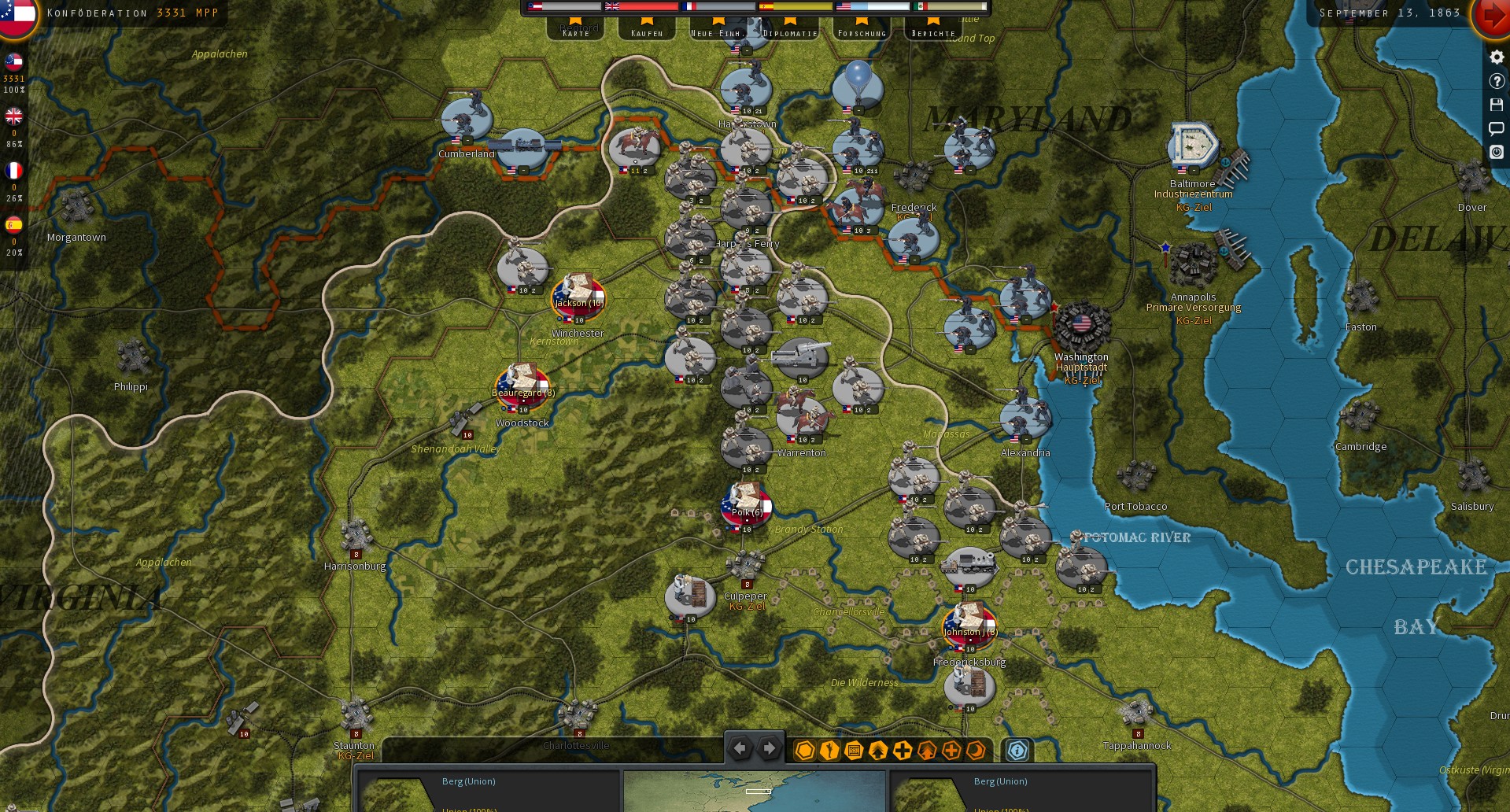
Task: Click the power exit icon
Action: click(1497, 153)
